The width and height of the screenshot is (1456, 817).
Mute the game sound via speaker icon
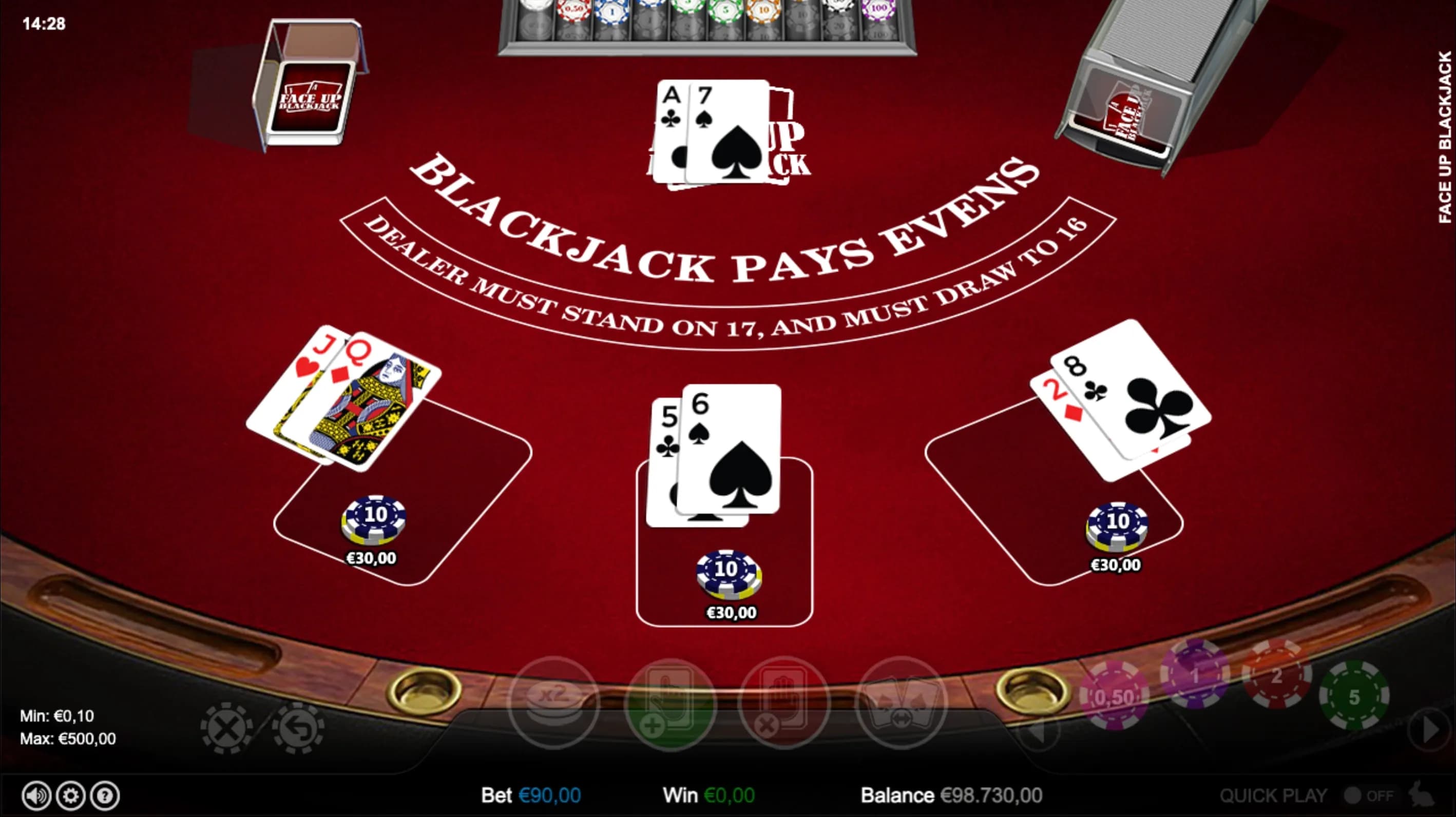pyautogui.click(x=36, y=795)
